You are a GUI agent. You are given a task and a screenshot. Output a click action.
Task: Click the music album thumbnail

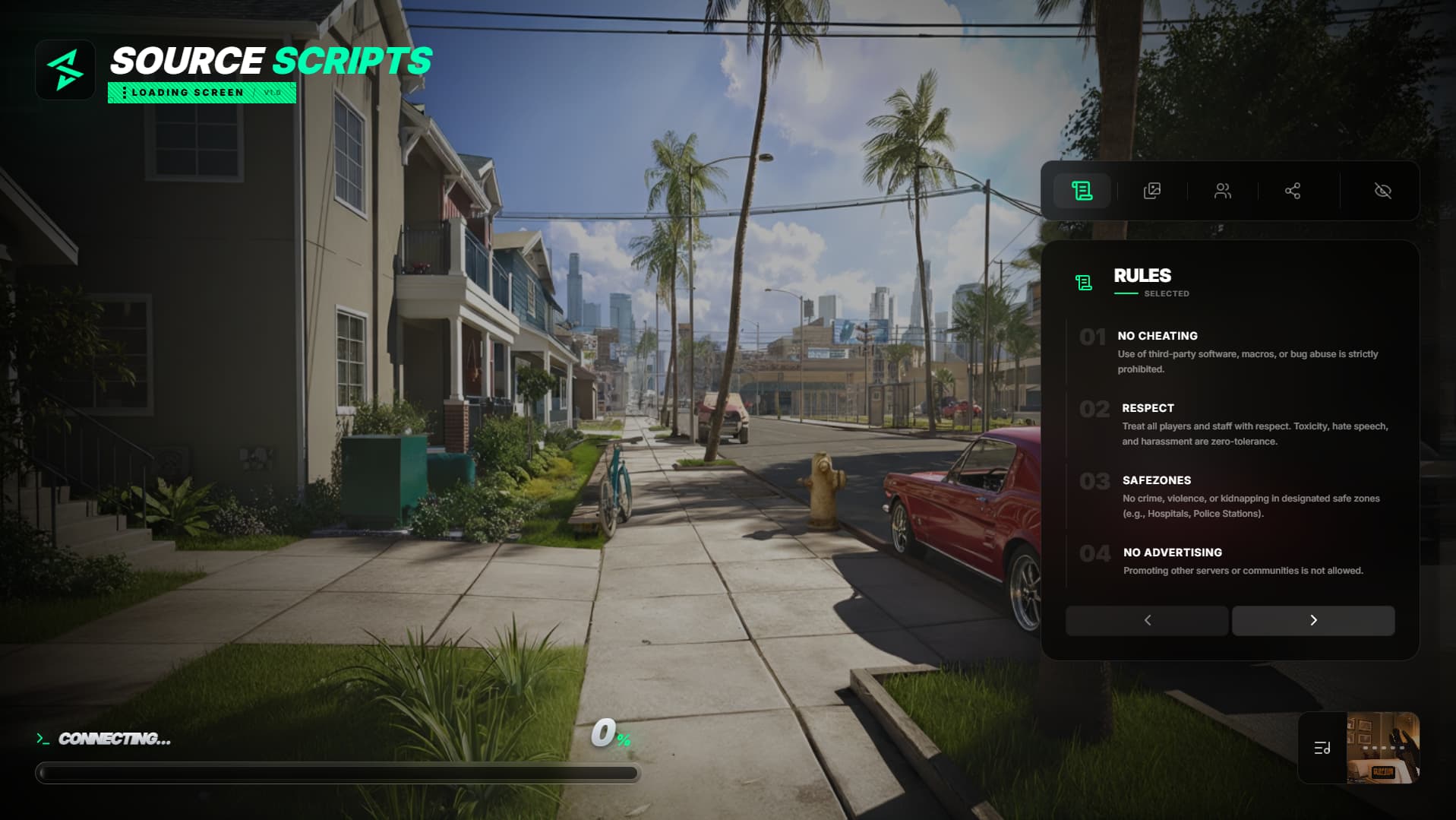click(x=1382, y=748)
